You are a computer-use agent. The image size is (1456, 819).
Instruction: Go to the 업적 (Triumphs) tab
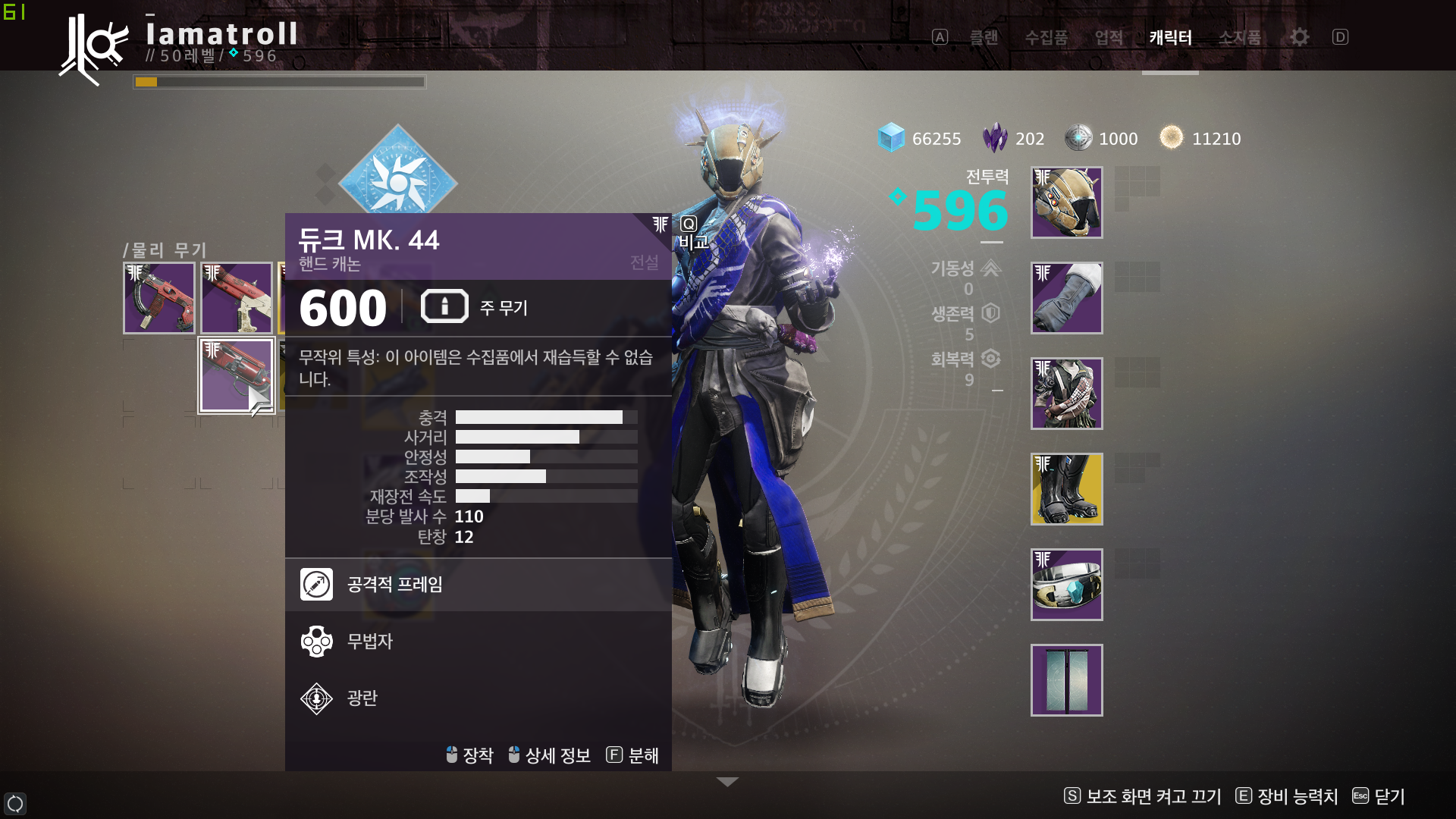point(1109,37)
